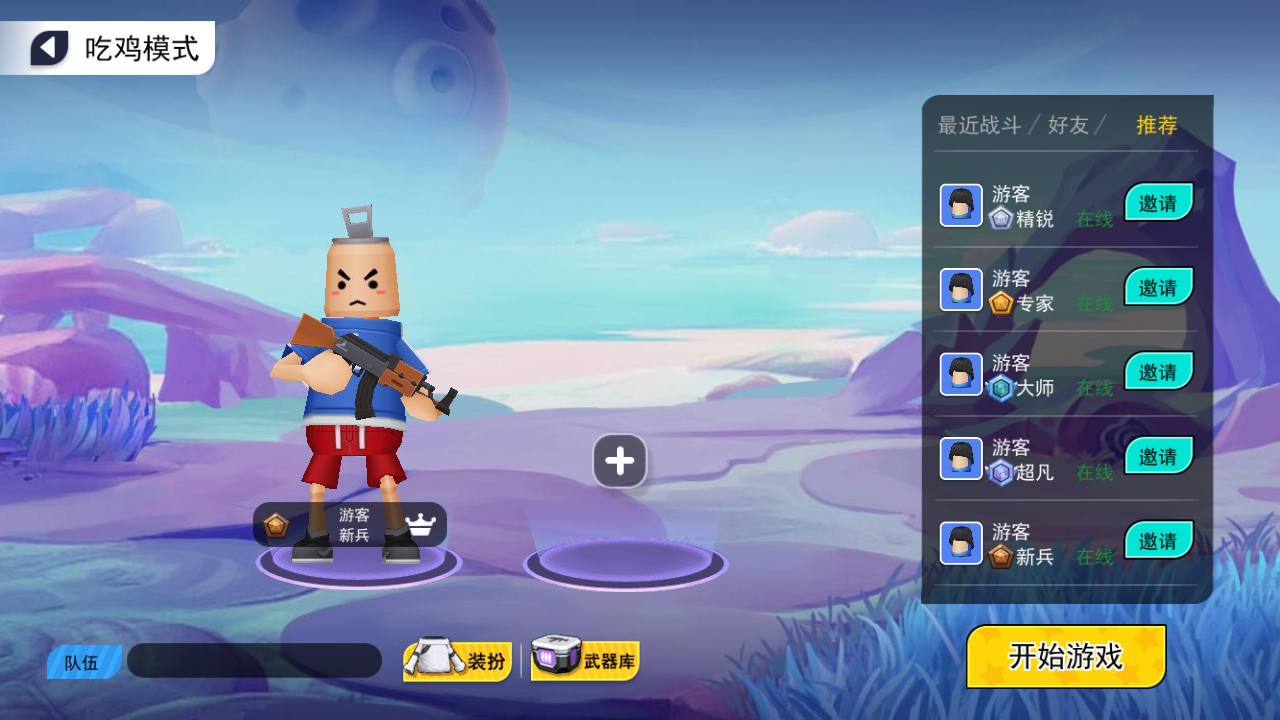1280x720 pixels.
Task: Open your 游客 新兵 player nameplate
Action: (350, 525)
